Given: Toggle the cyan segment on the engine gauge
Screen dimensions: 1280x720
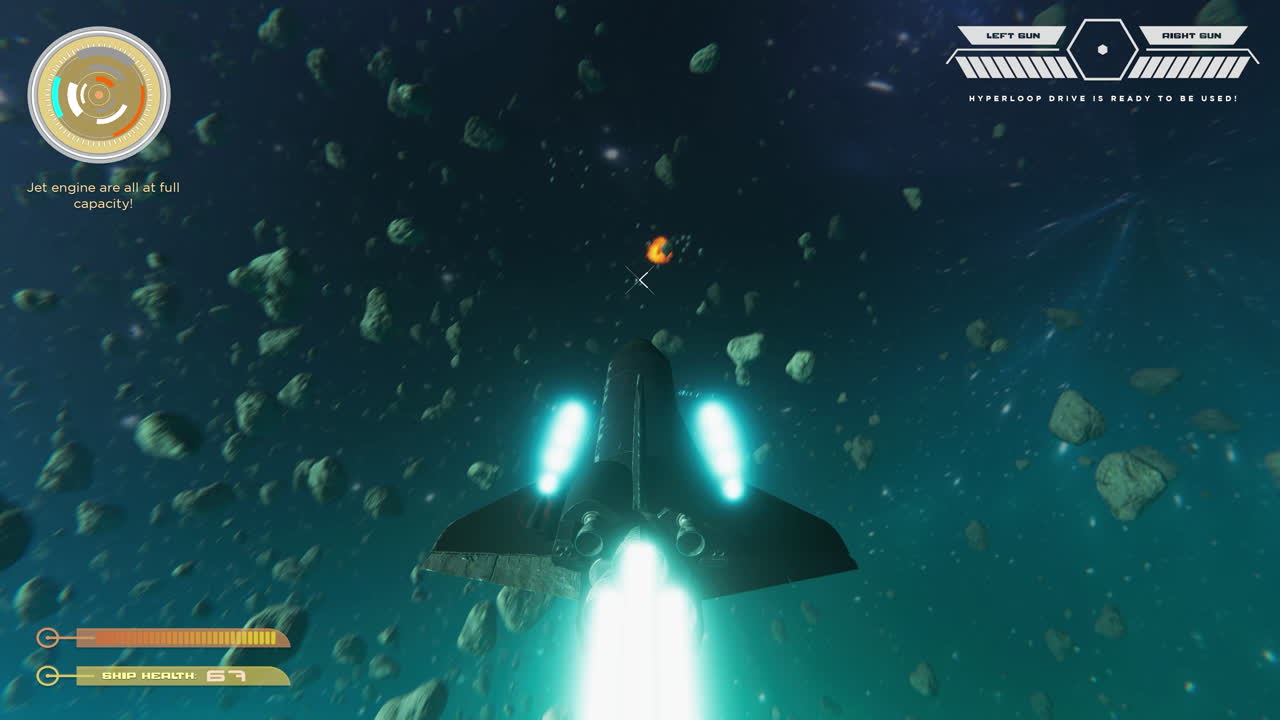Looking at the screenshot, I should (57, 98).
